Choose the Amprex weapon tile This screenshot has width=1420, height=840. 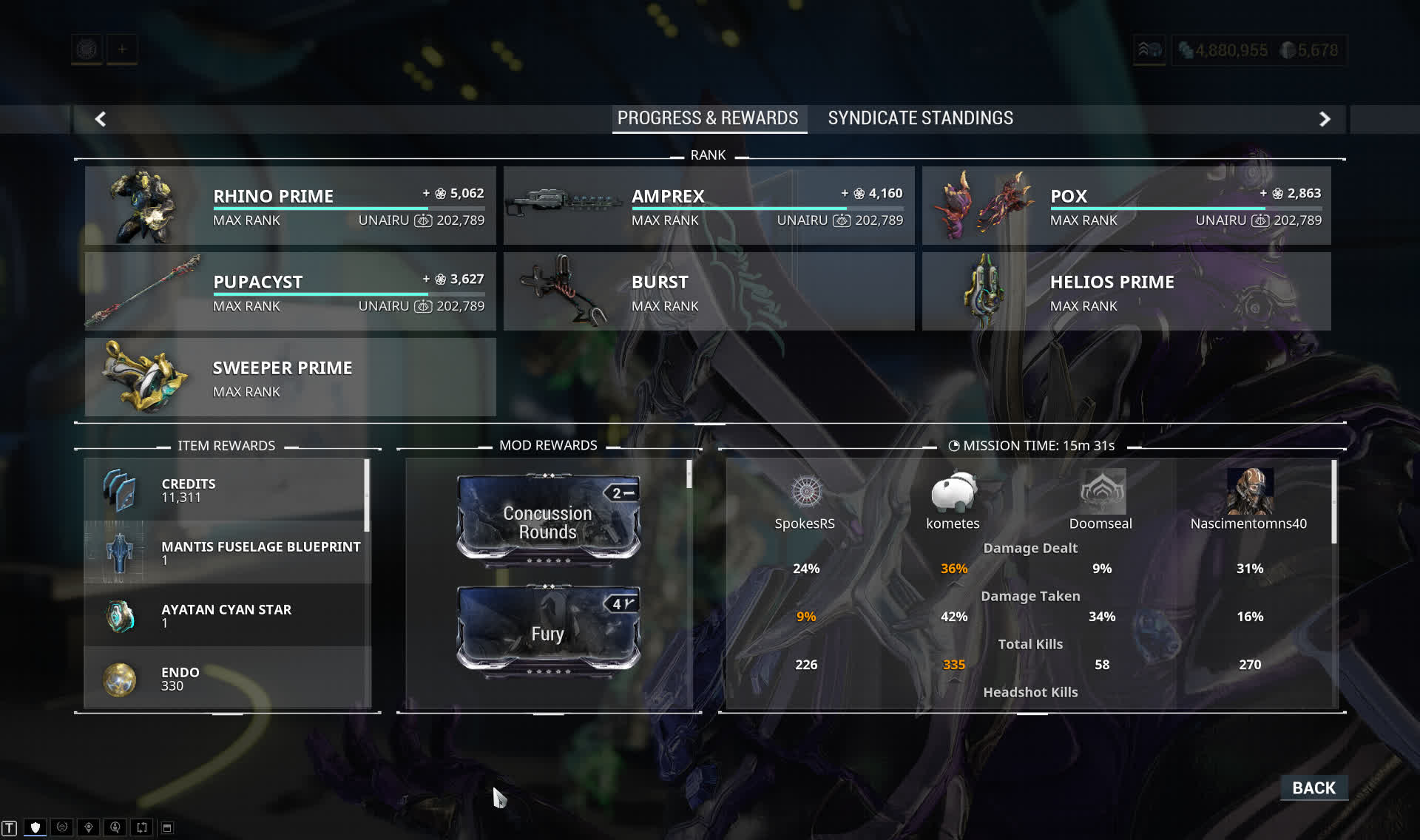(x=709, y=206)
